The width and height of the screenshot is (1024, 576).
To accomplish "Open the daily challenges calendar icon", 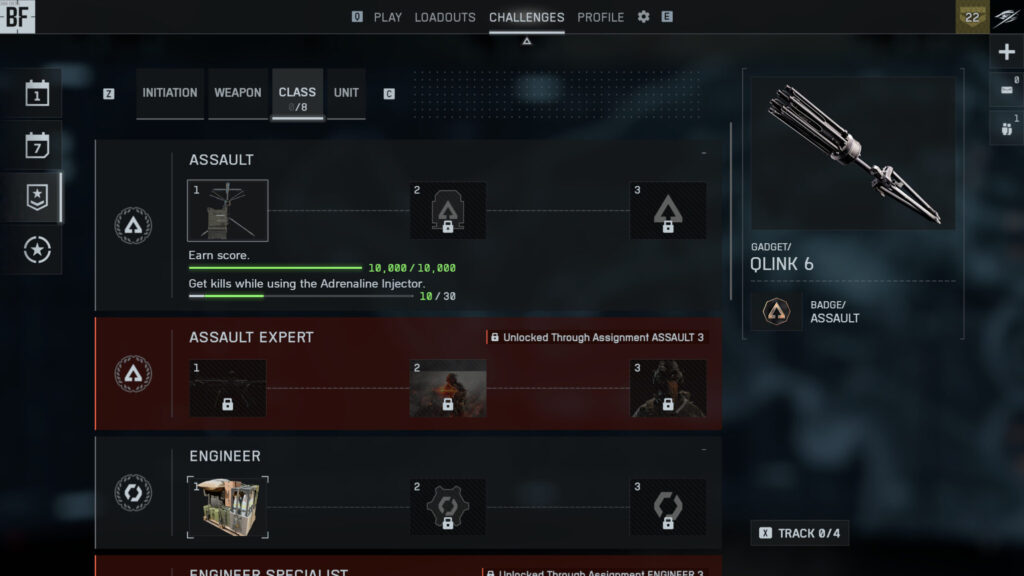I will click(38, 94).
